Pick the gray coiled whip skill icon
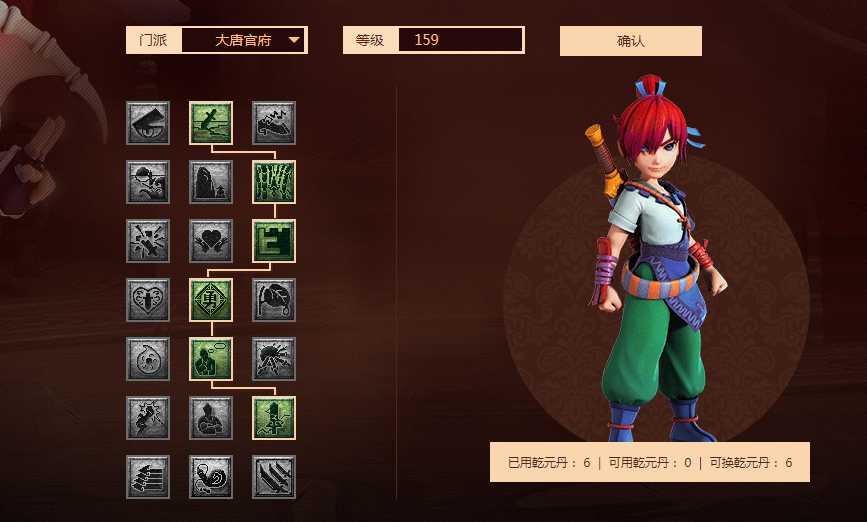The width and height of the screenshot is (867, 522). pyautogui.click(x=211, y=477)
